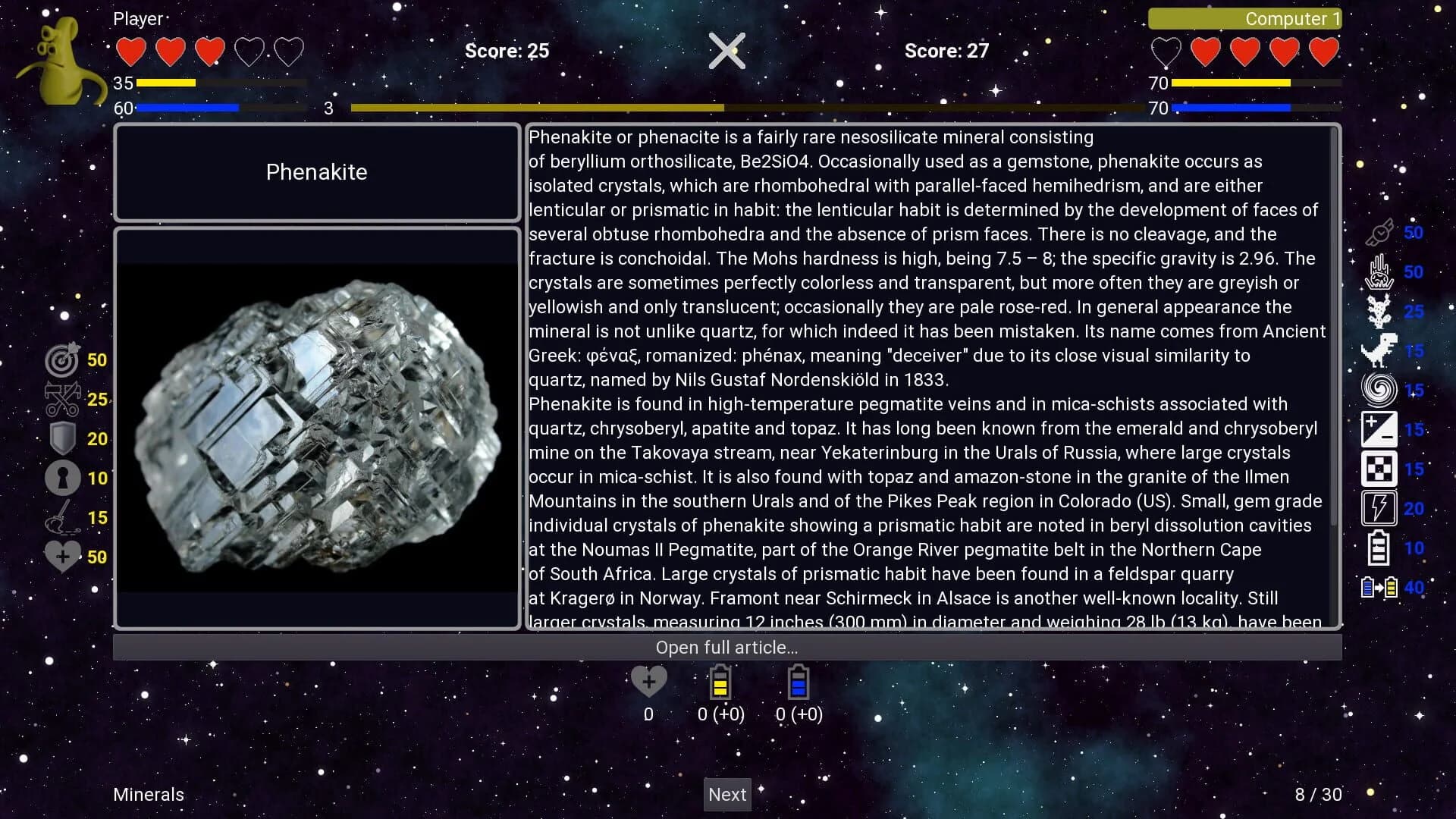Activate the pixel dinosaur ability
The image size is (1456, 819).
(x=1379, y=351)
